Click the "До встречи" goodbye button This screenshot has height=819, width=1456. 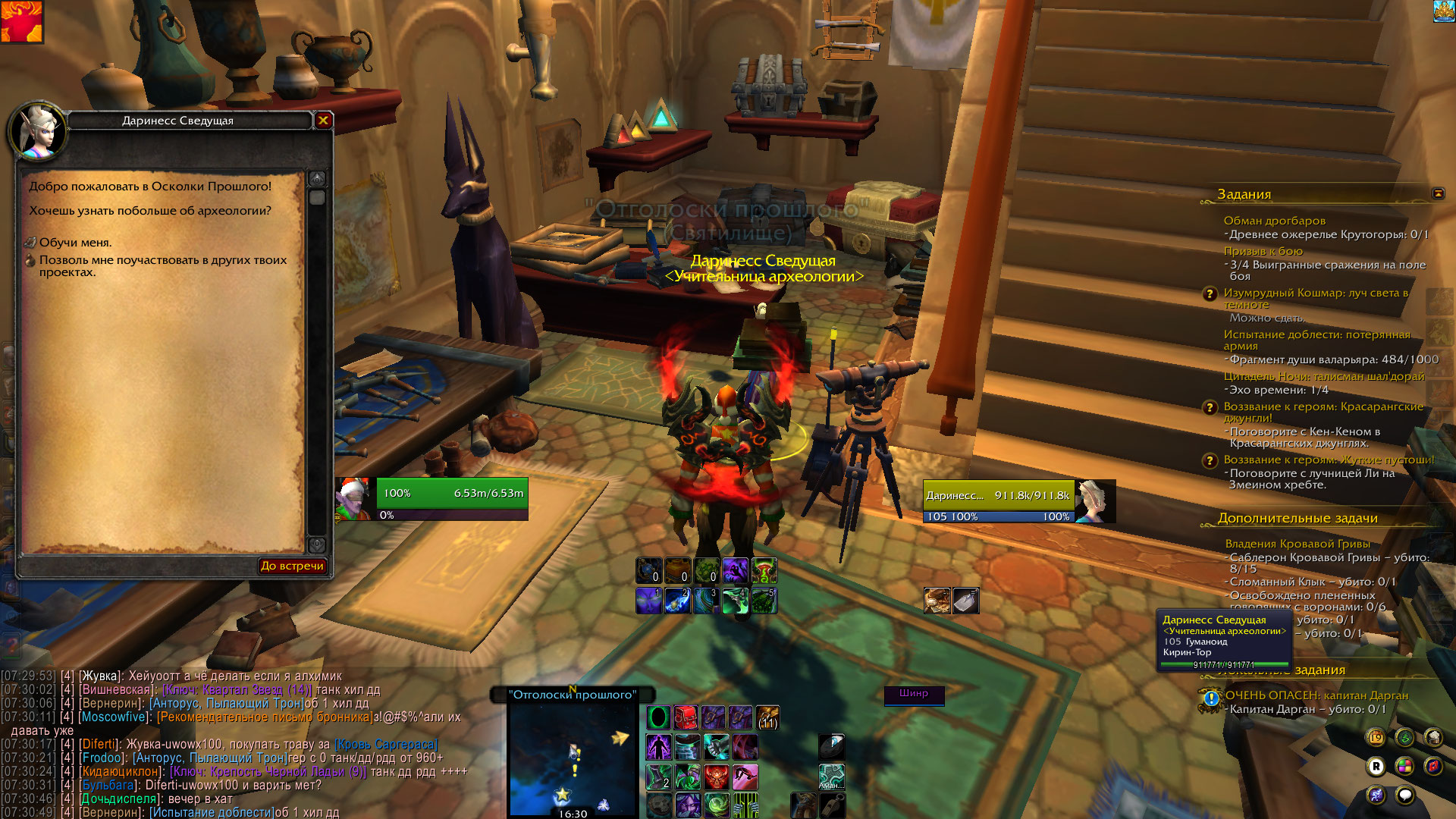(292, 566)
